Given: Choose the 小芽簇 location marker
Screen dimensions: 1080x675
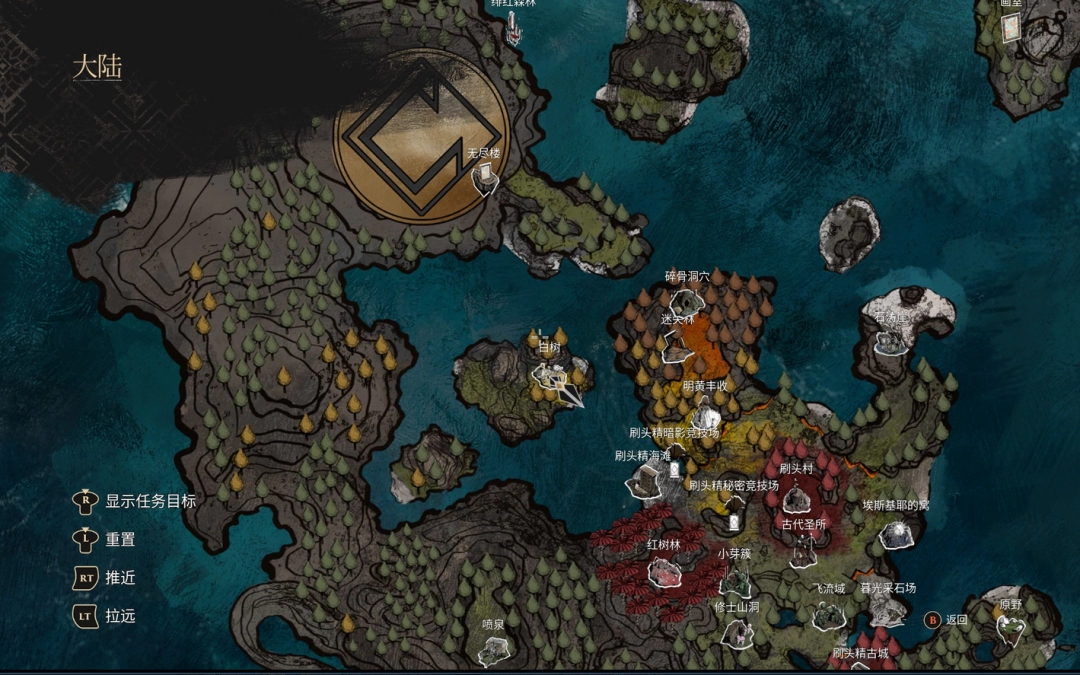Looking at the screenshot, I should pos(735,579).
